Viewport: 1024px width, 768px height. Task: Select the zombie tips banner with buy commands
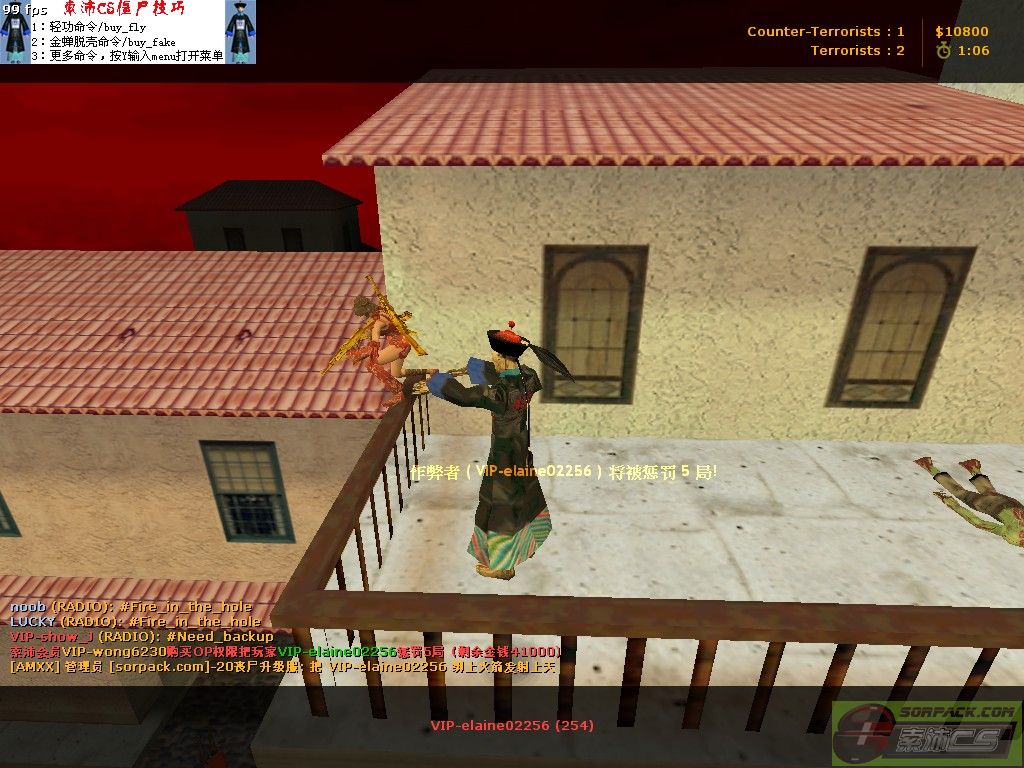click(x=128, y=32)
